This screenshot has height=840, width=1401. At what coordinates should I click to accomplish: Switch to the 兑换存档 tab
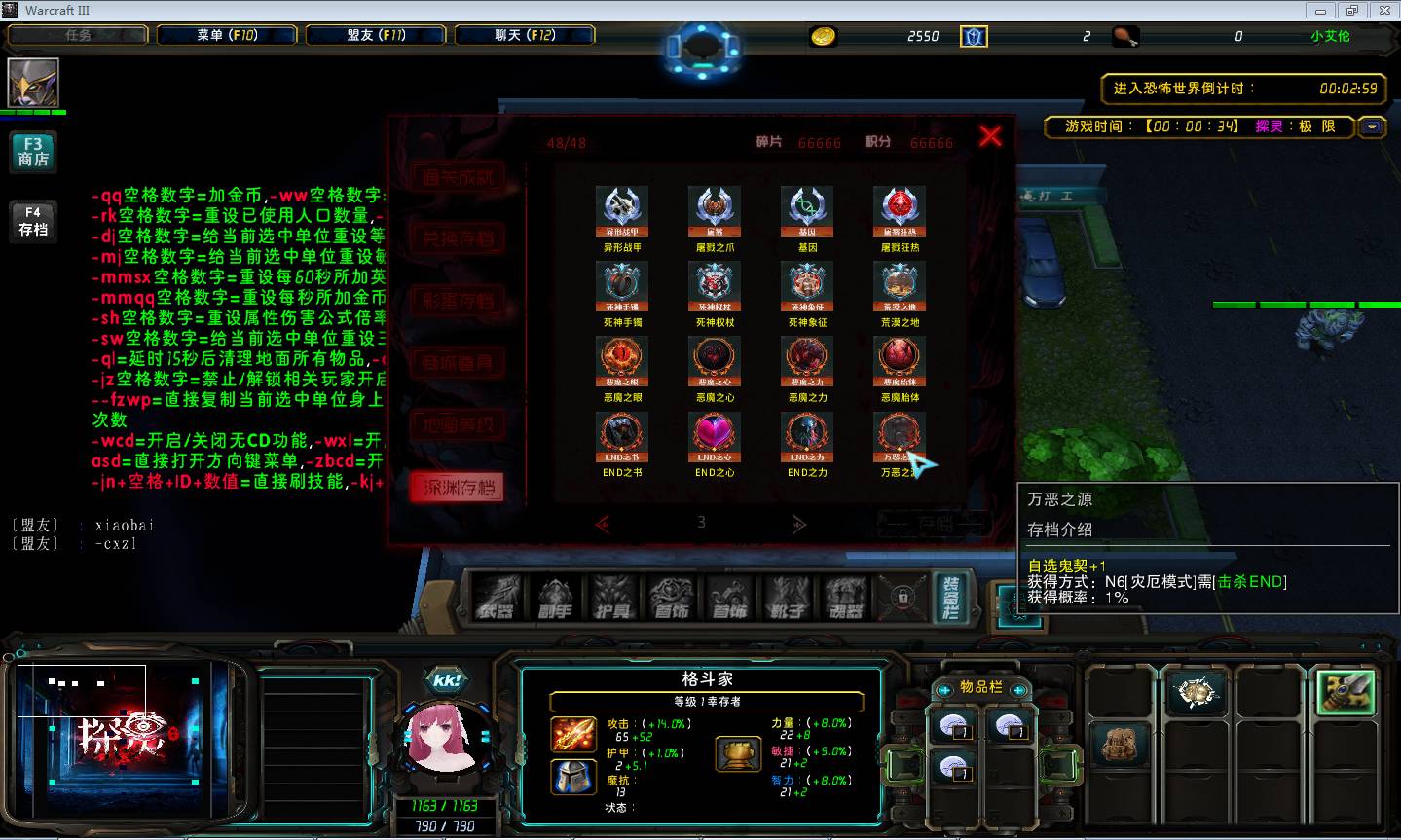pyautogui.click(x=458, y=238)
